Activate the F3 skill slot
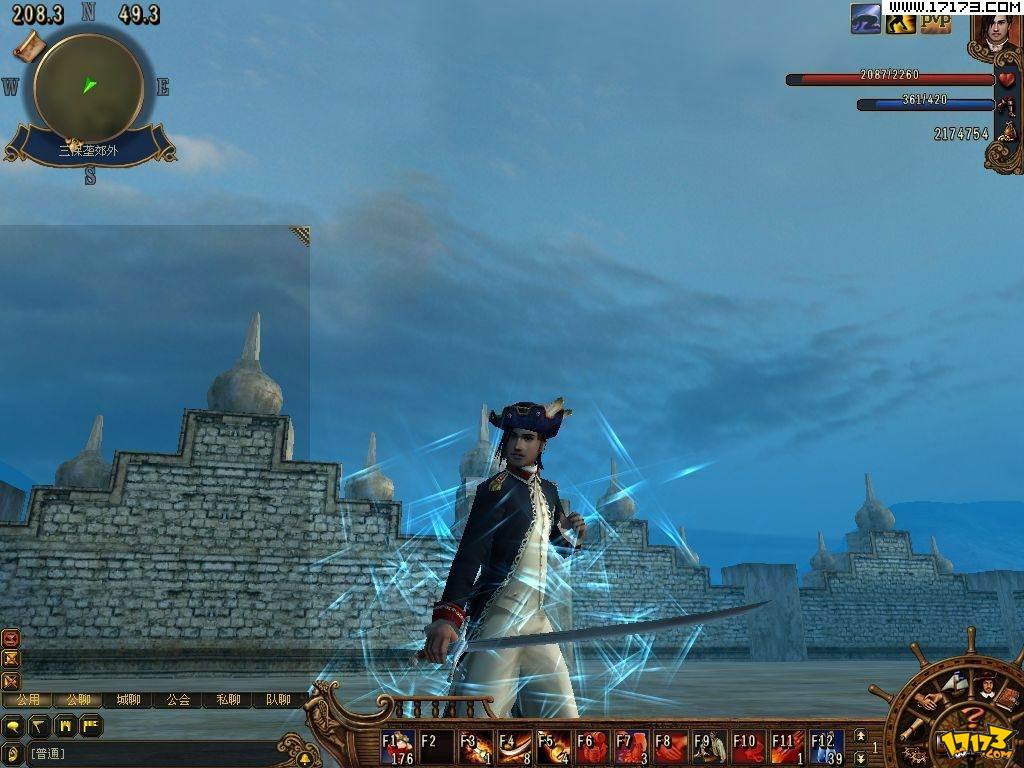1024x768 pixels. (476, 748)
